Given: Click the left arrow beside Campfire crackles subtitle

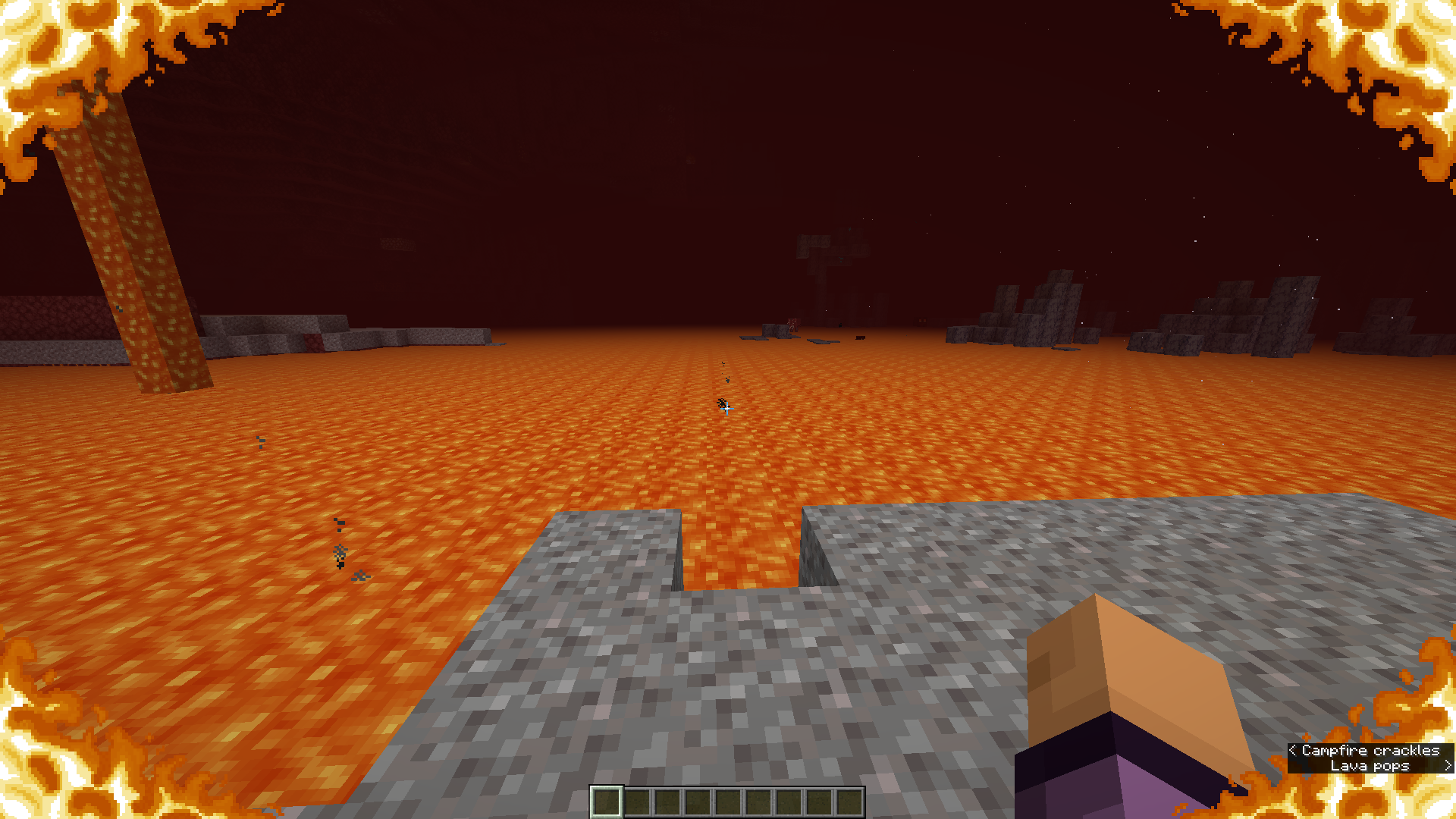Looking at the screenshot, I should 1294,751.
